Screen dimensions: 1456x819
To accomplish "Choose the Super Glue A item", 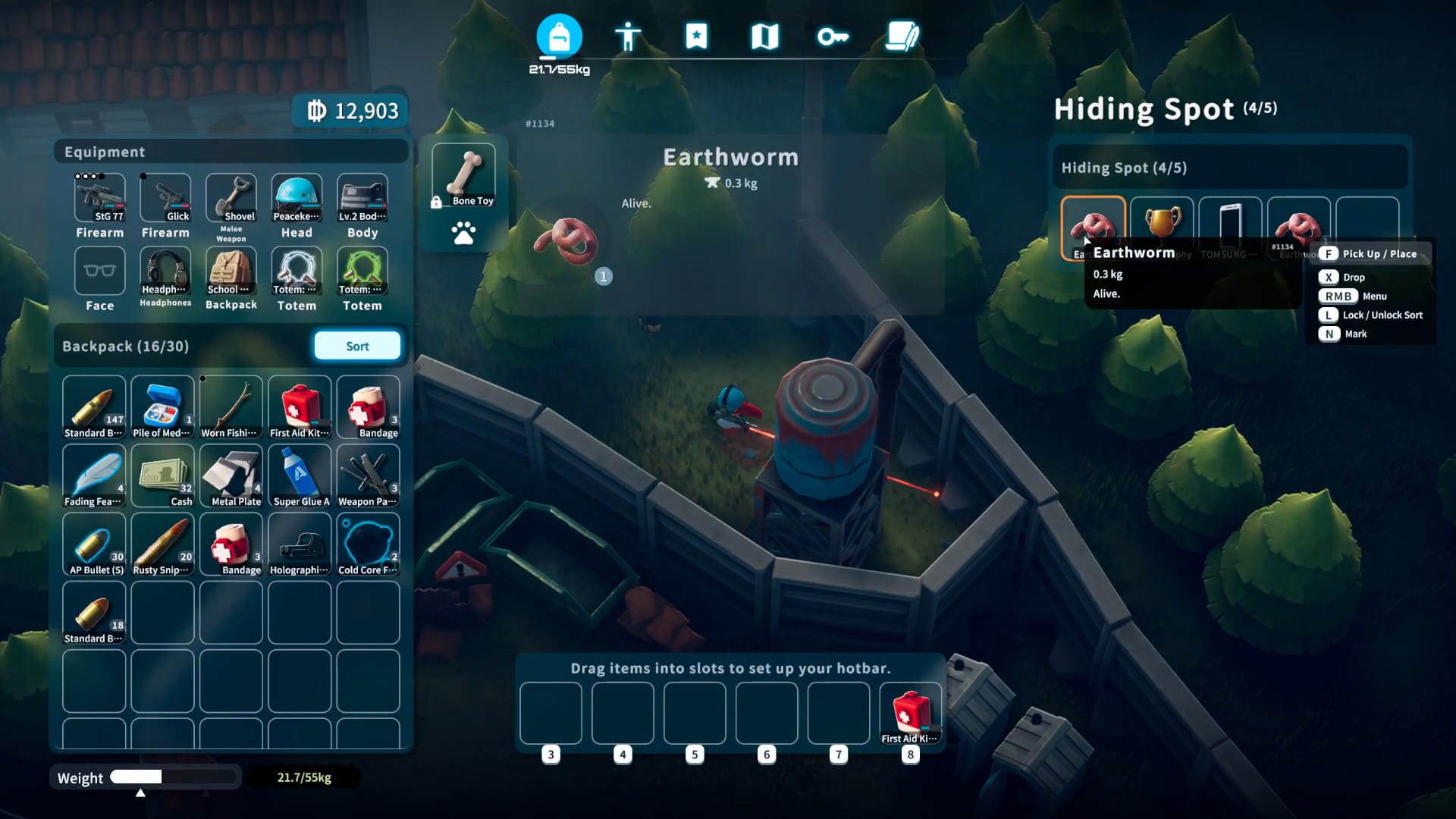I will click(x=300, y=475).
